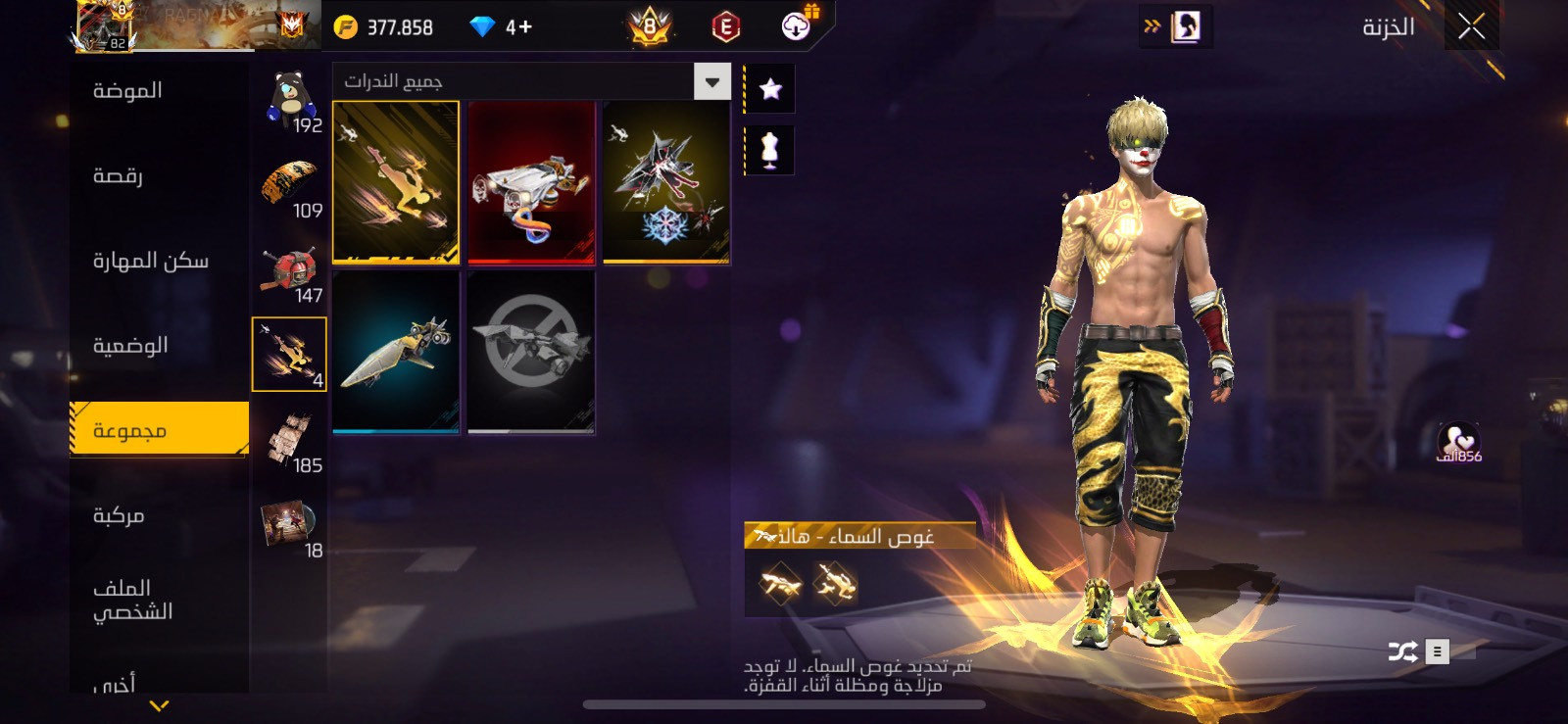Click the star favorites filter button
The image size is (1568, 724).
pos(770,89)
